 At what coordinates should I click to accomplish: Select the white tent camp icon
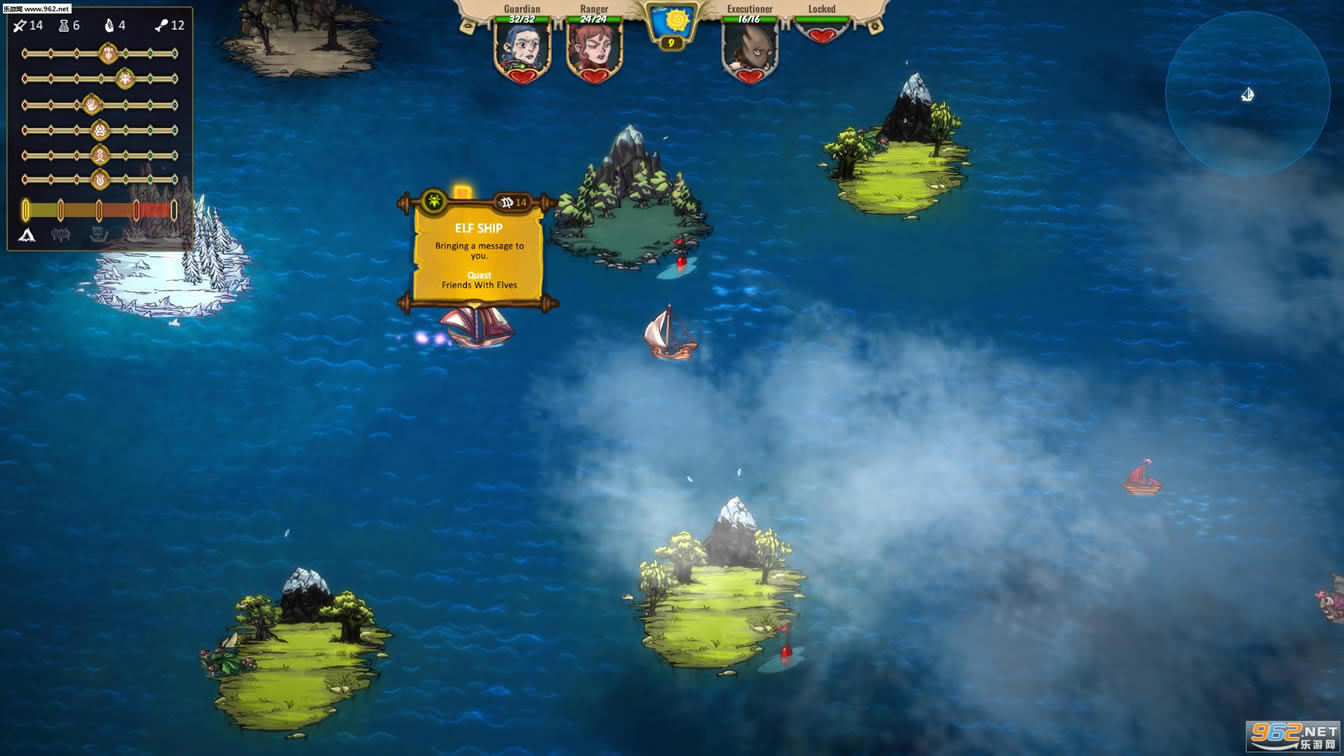point(25,235)
